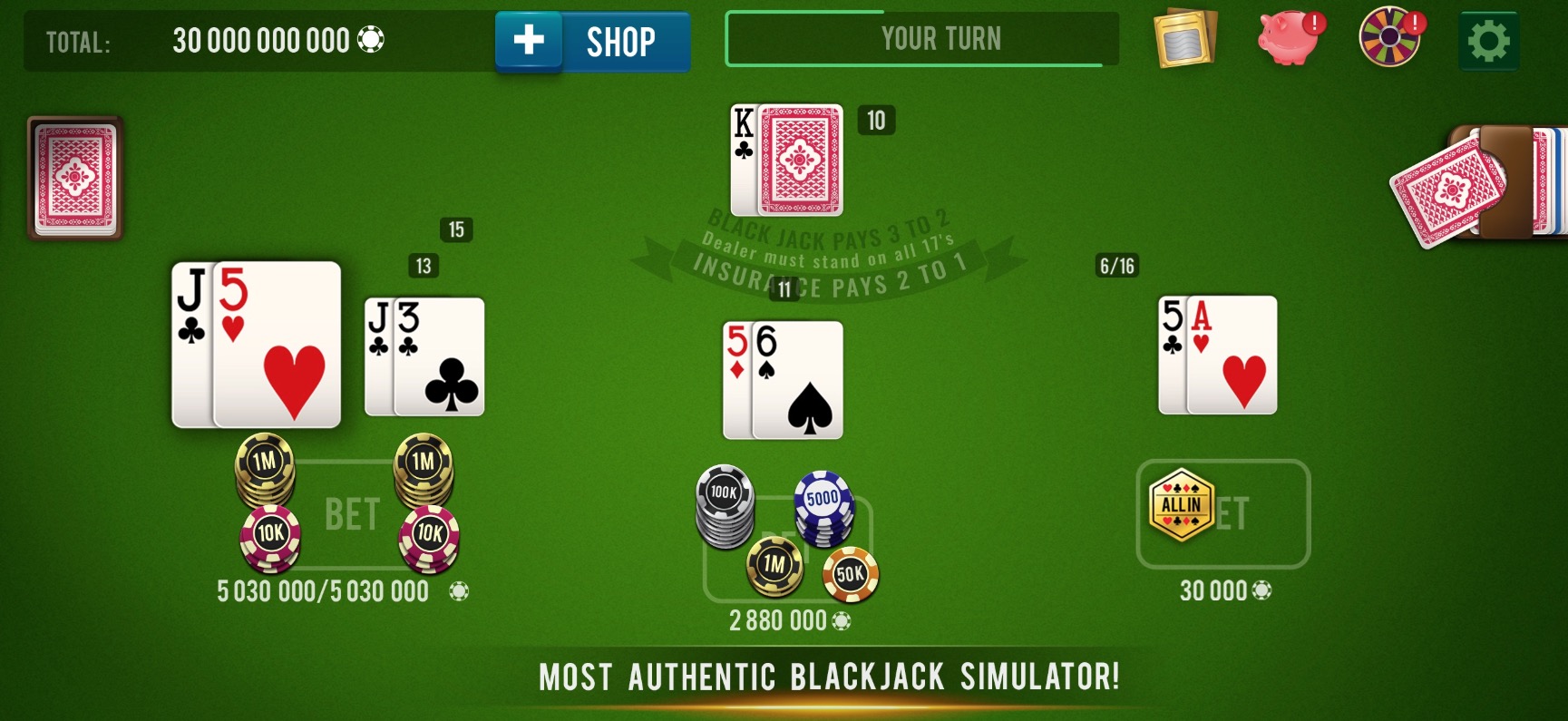The height and width of the screenshot is (721, 1568).
Task: Open the gold framed picture icon
Action: click(x=1184, y=39)
